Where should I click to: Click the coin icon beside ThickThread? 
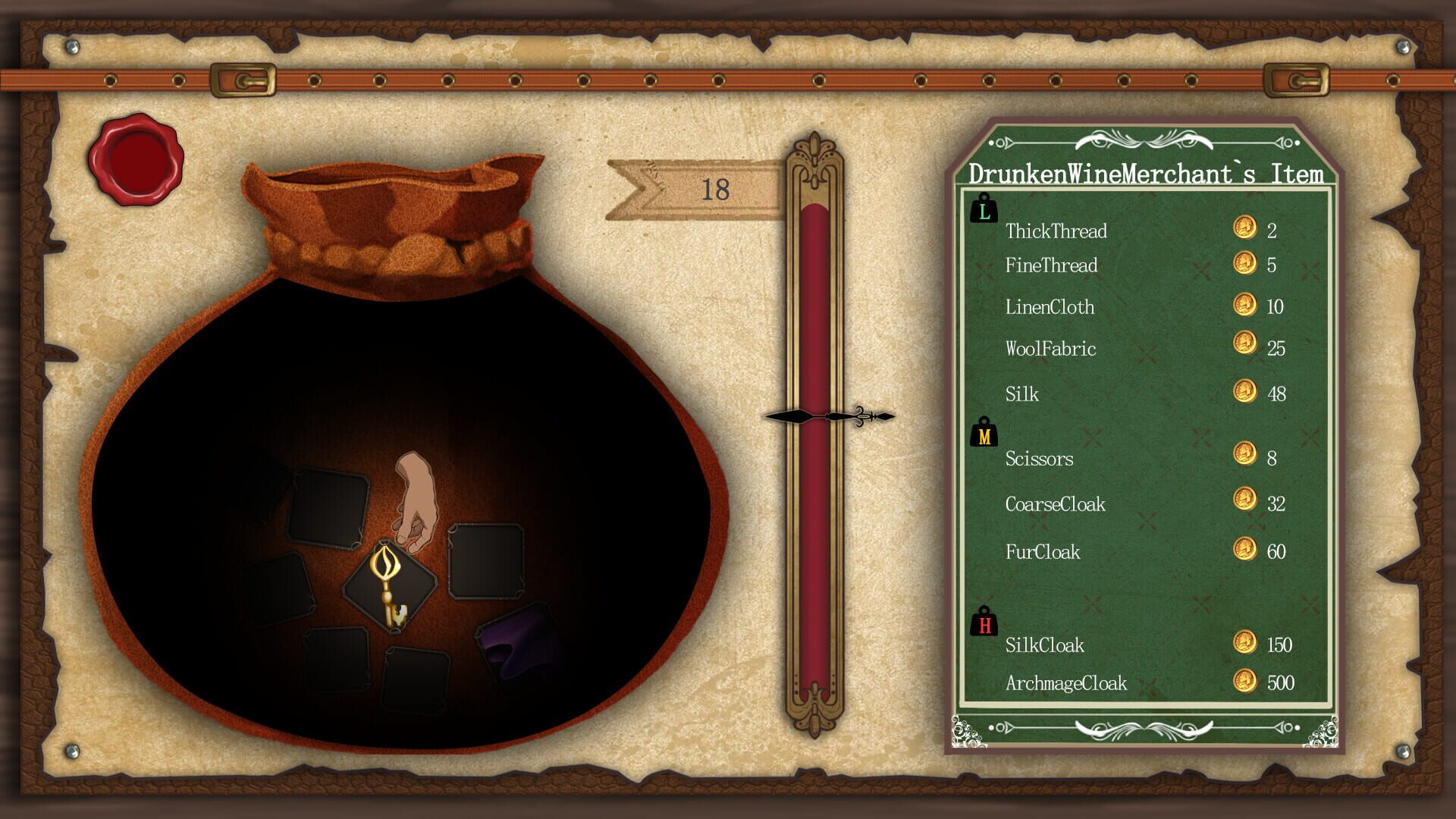[x=1245, y=231]
